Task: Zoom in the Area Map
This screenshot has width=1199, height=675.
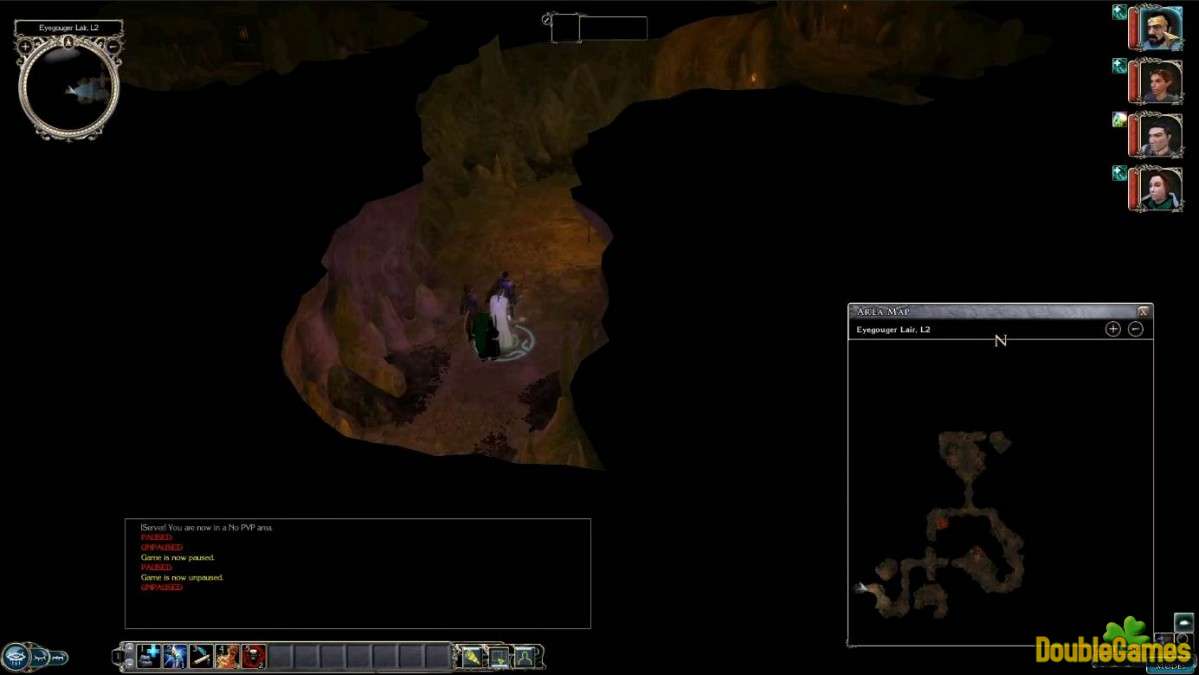Action: pos(1113,329)
